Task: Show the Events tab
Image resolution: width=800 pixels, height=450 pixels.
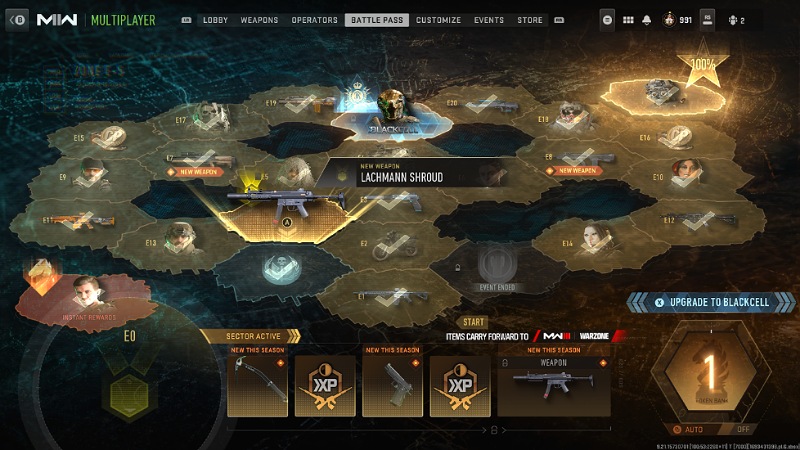Action: [x=489, y=20]
